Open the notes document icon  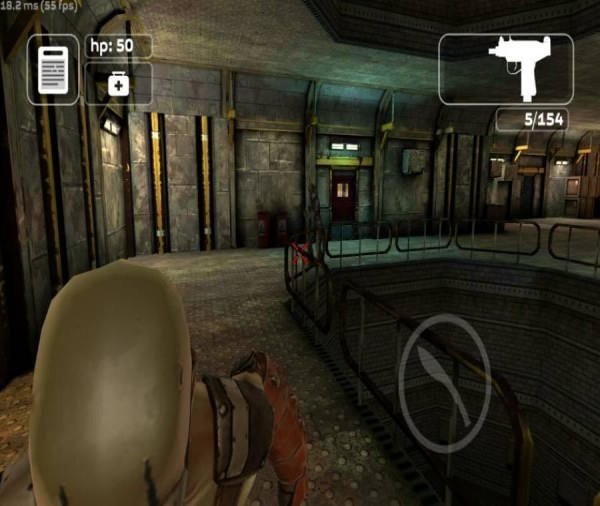point(52,69)
